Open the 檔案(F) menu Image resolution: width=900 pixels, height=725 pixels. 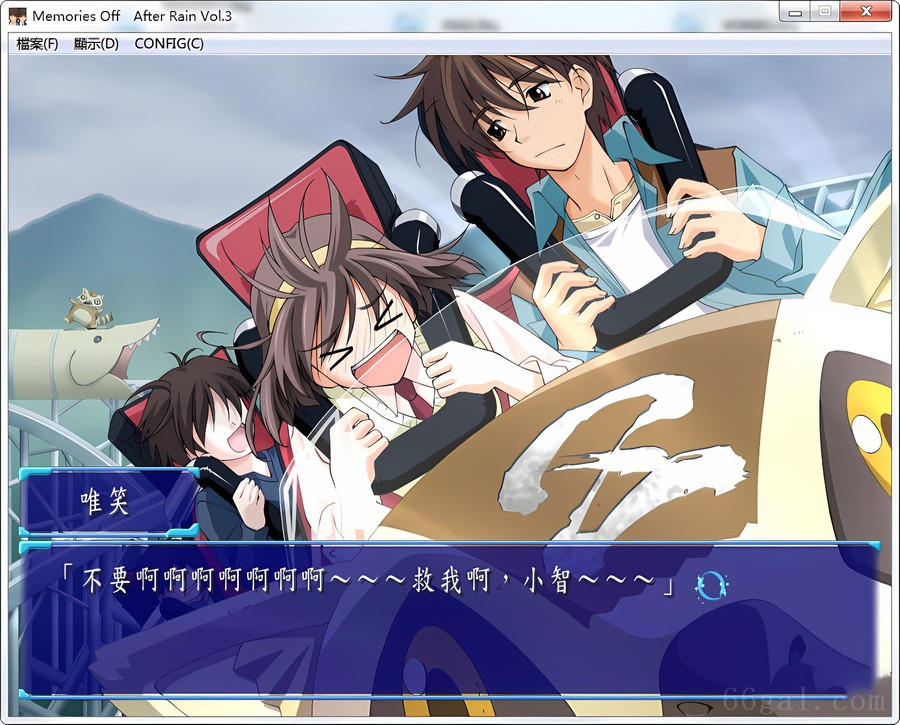38,44
